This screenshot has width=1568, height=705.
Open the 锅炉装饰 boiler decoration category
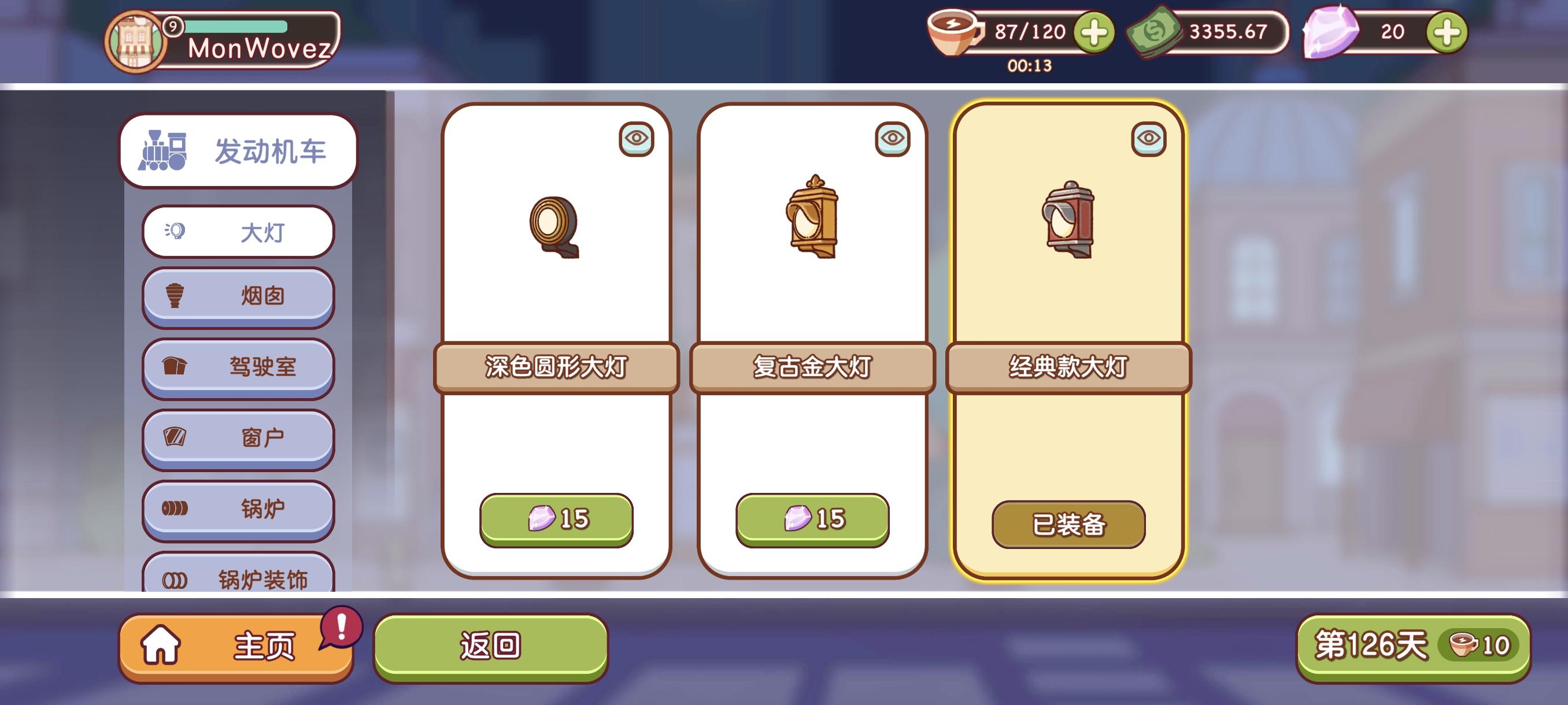tap(238, 579)
